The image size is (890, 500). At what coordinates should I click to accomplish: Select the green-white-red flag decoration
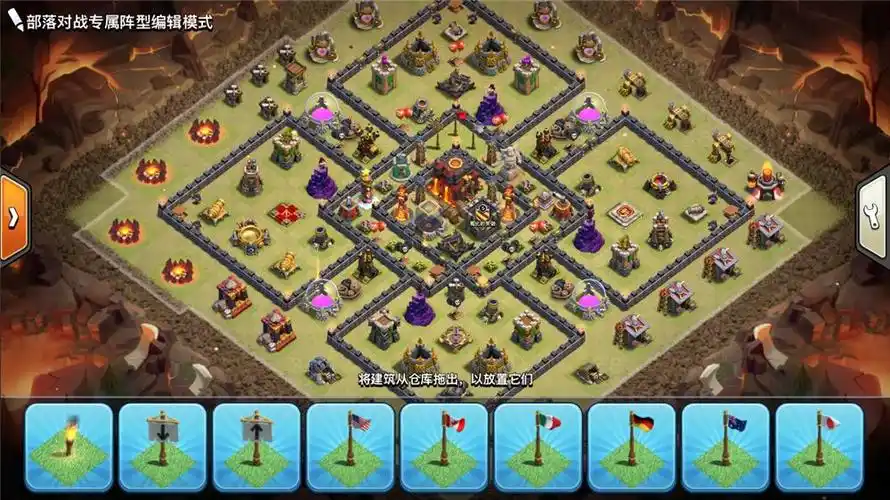tap(538, 447)
